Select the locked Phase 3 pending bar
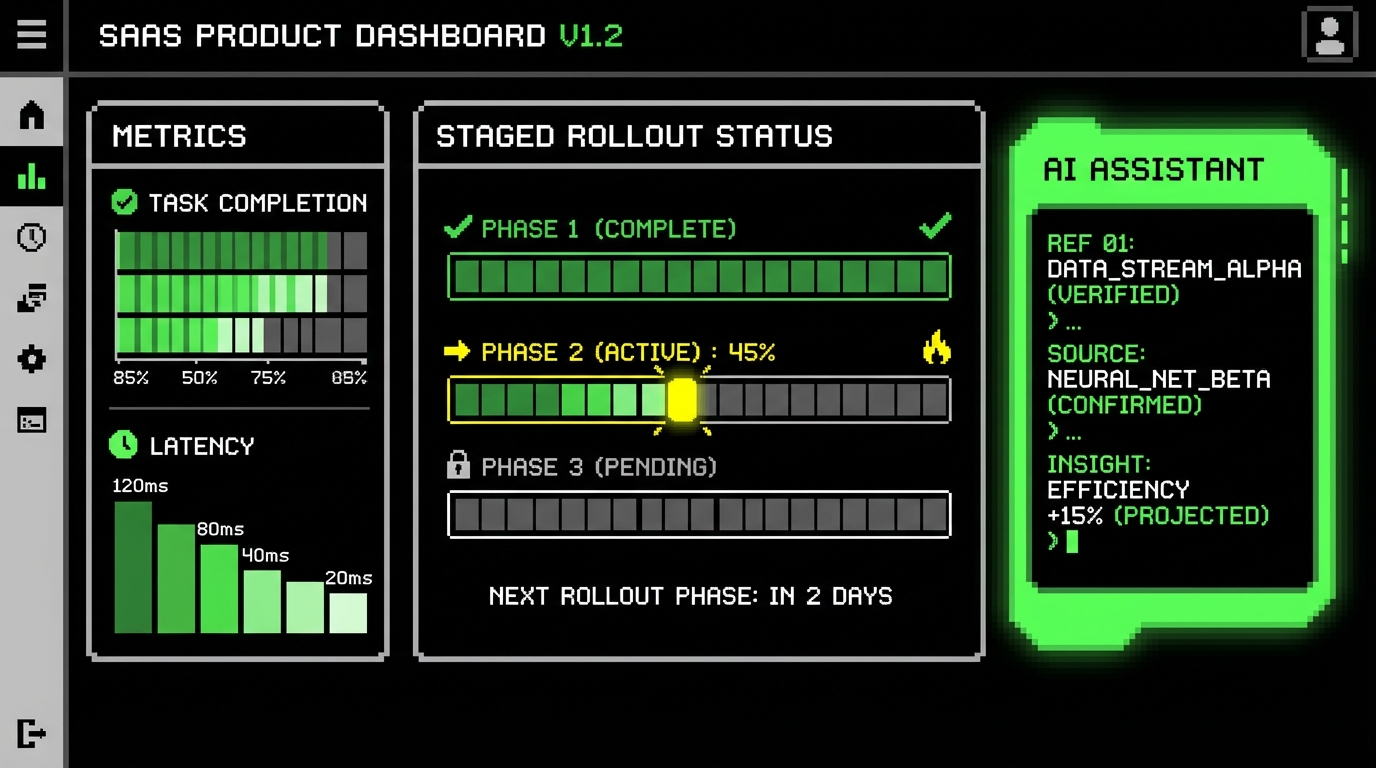1376x768 pixels. click(x=698, y=515)
